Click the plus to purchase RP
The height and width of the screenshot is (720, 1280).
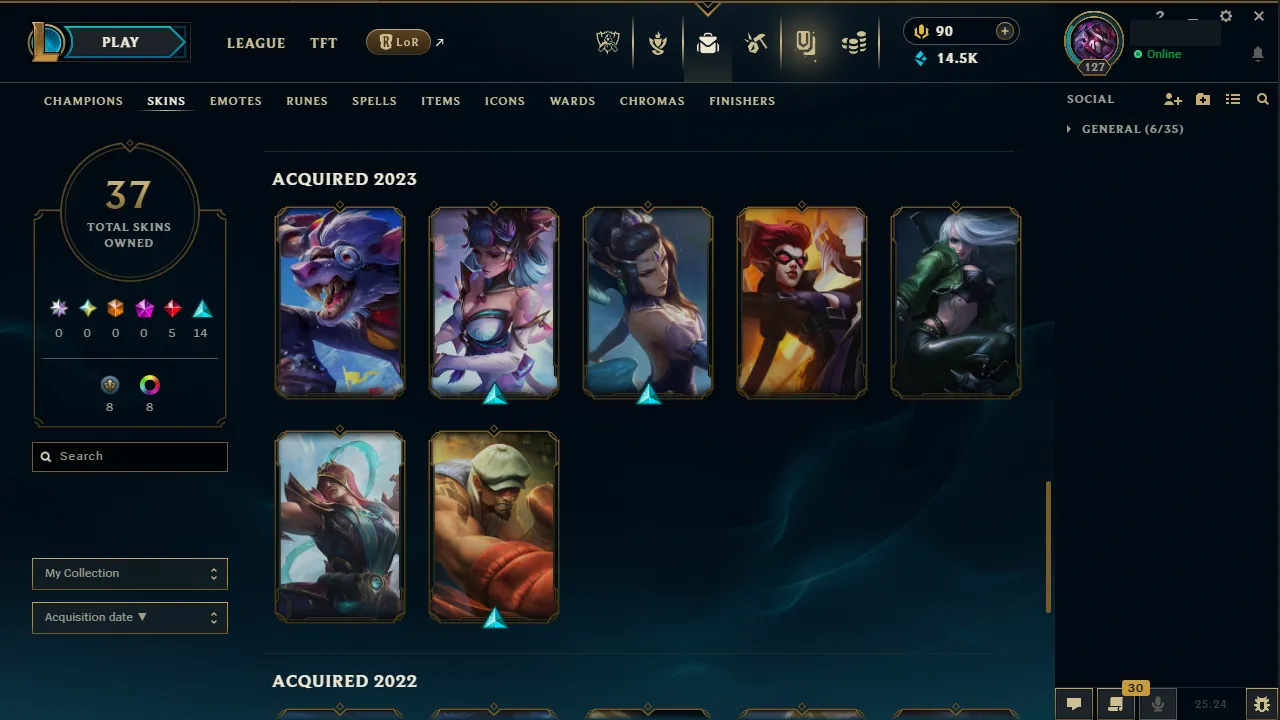point(1004,31)
